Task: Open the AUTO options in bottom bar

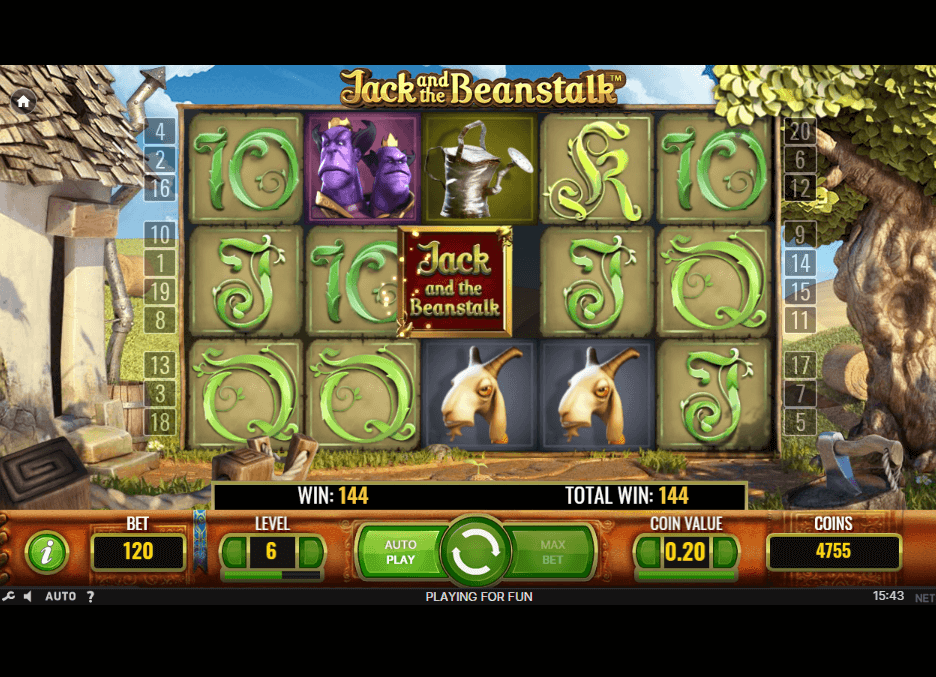Action: click(x=61, y=597)
